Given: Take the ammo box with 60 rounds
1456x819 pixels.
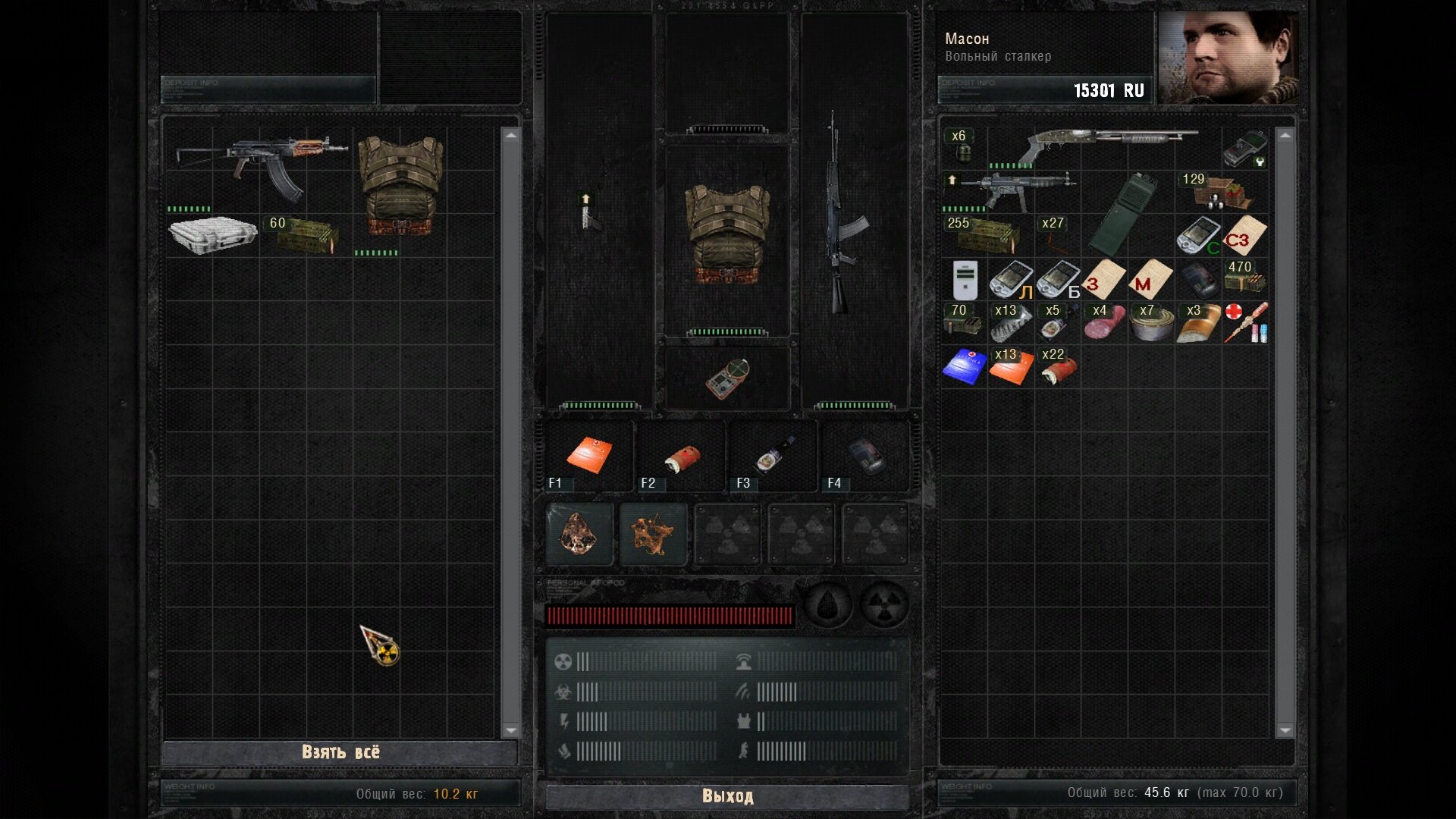Looking at the screenshot, I should [306, 234].
